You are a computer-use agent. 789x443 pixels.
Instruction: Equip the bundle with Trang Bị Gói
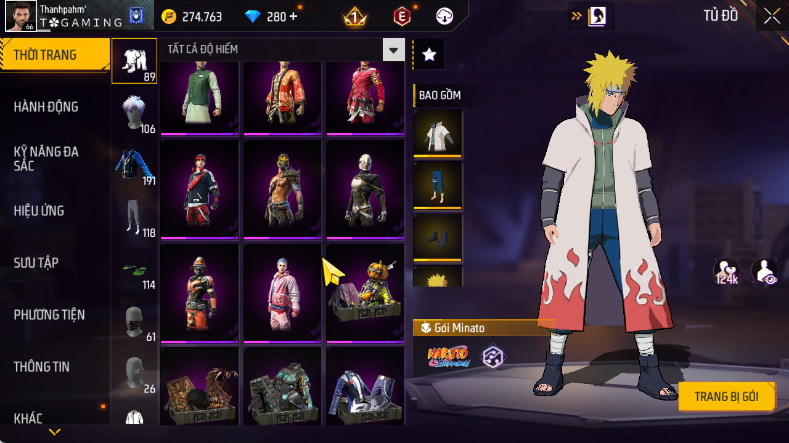(725, 396)
